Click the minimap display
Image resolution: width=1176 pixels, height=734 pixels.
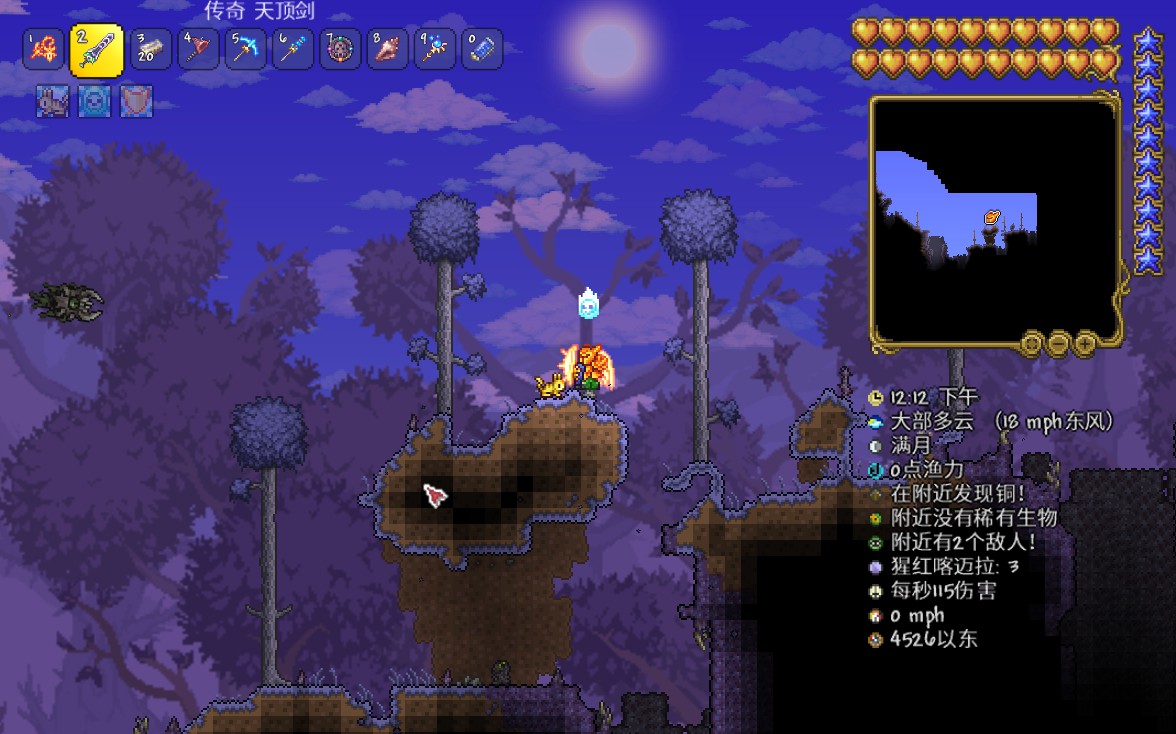(x=995, y=220)
